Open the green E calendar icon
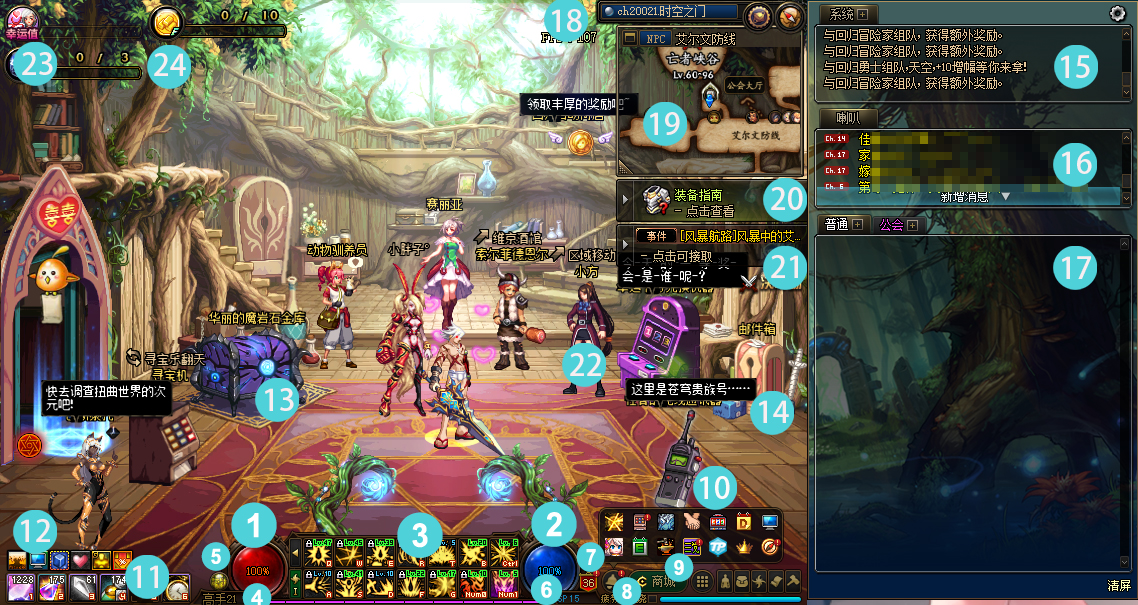Viewport: 1138px width, 605px height. [641, 547]
